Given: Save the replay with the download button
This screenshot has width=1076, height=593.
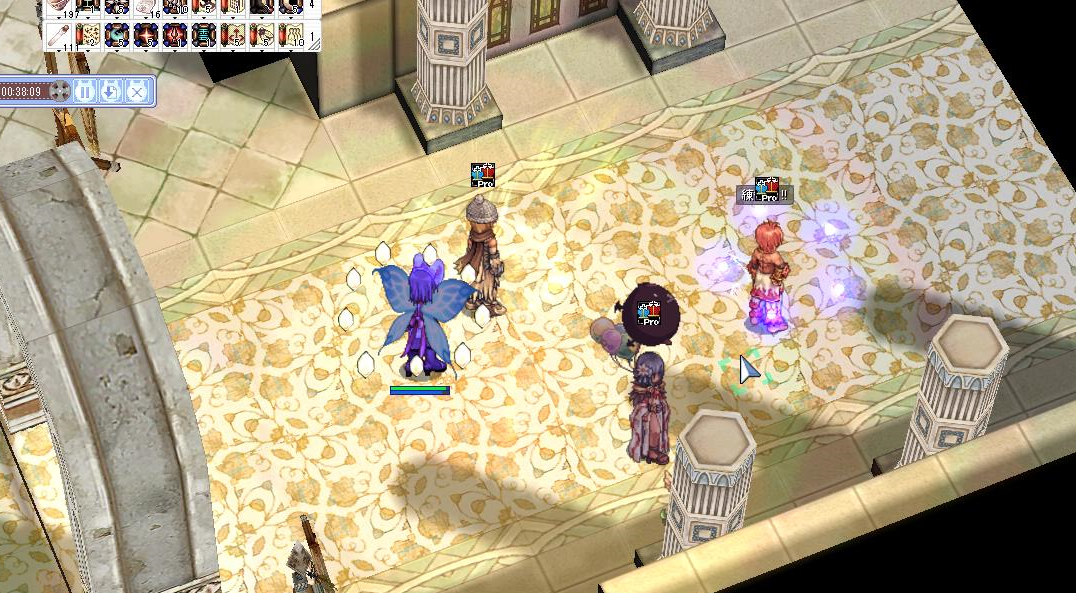Looking at the screenshot, I should pos(110,91).
